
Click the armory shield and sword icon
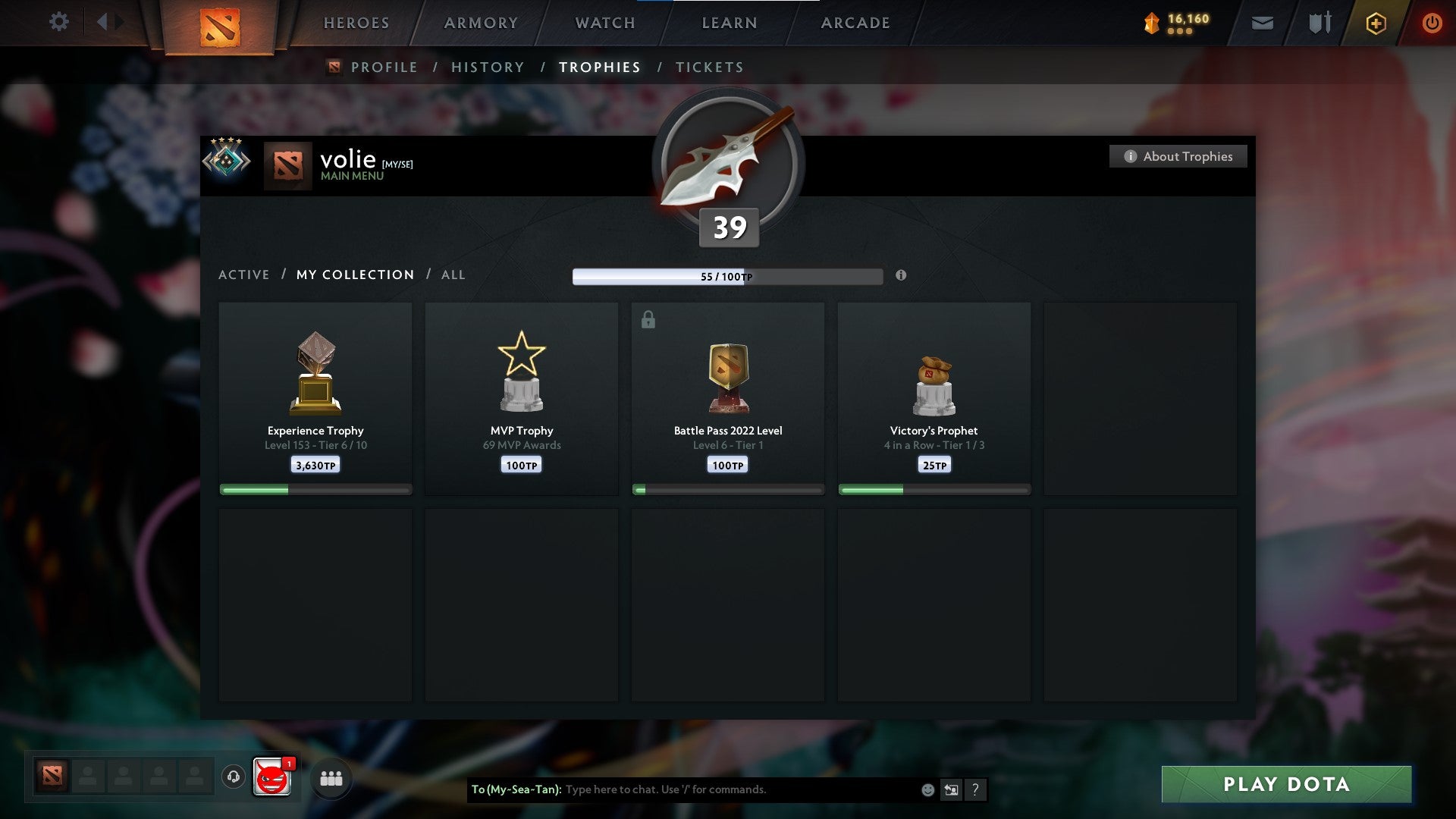point(1319,23)
